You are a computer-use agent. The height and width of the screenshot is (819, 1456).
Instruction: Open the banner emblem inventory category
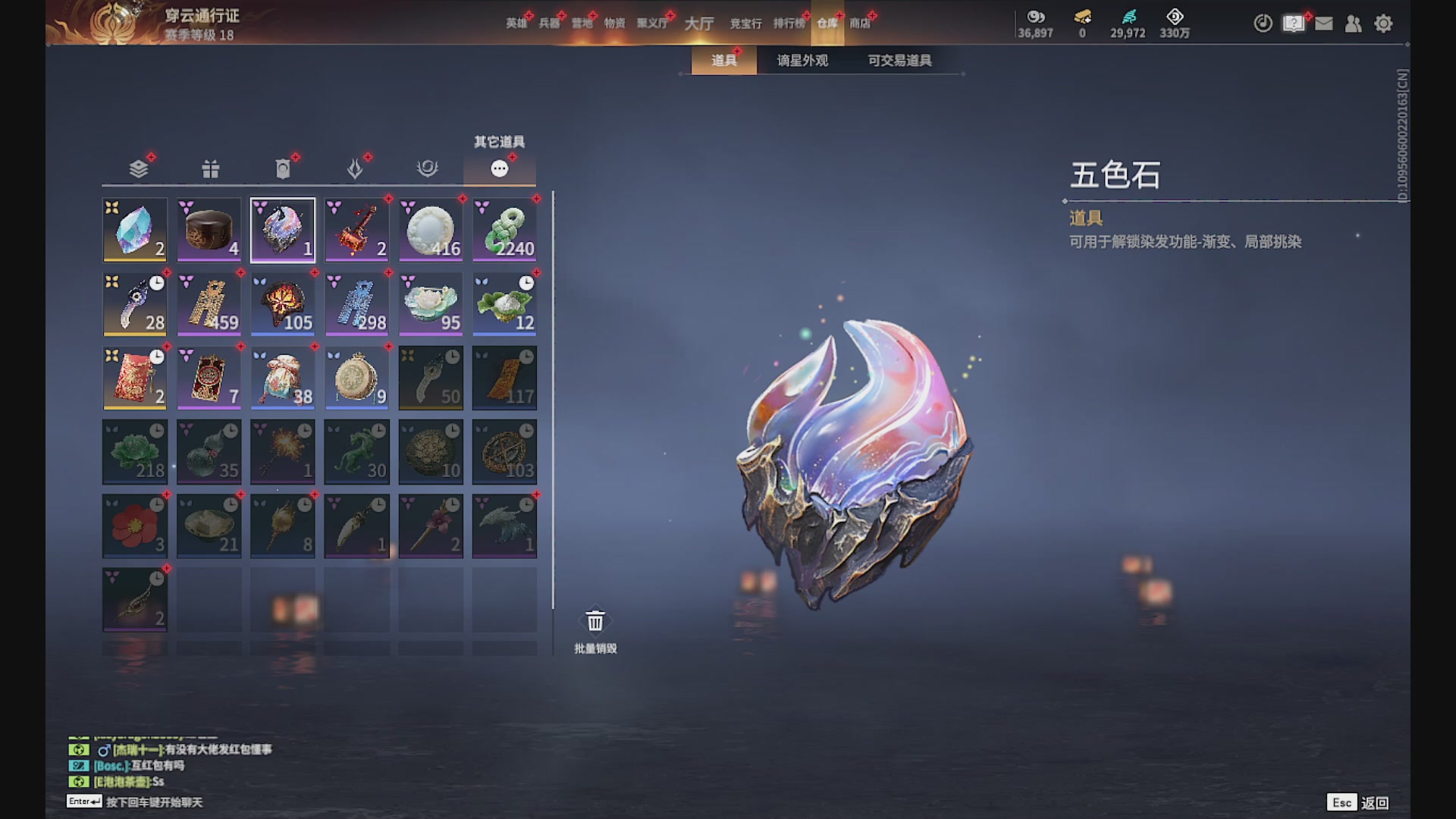point(282,168)
